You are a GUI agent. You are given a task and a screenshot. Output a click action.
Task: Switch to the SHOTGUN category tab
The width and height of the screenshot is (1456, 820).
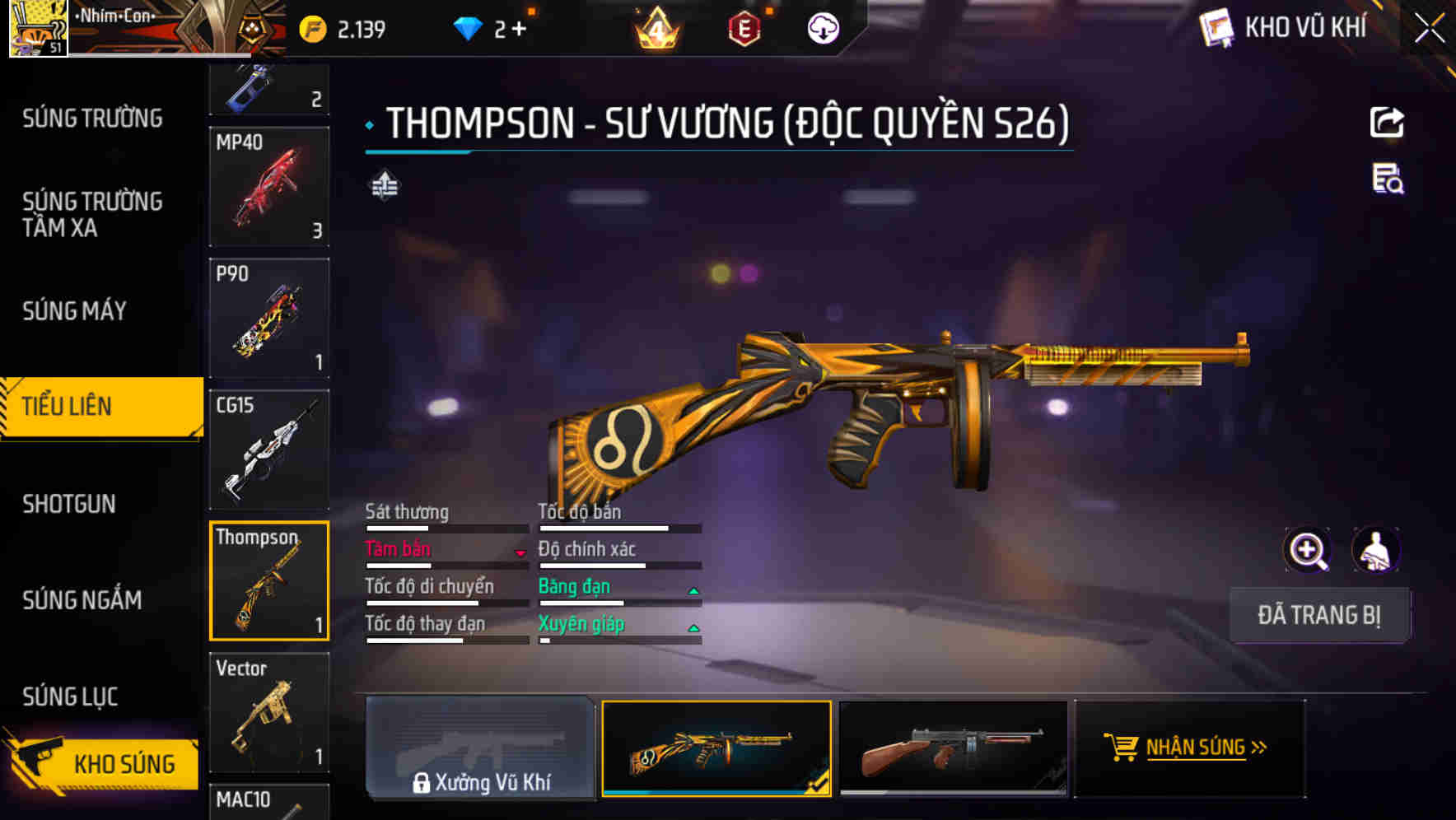point(70,504)
